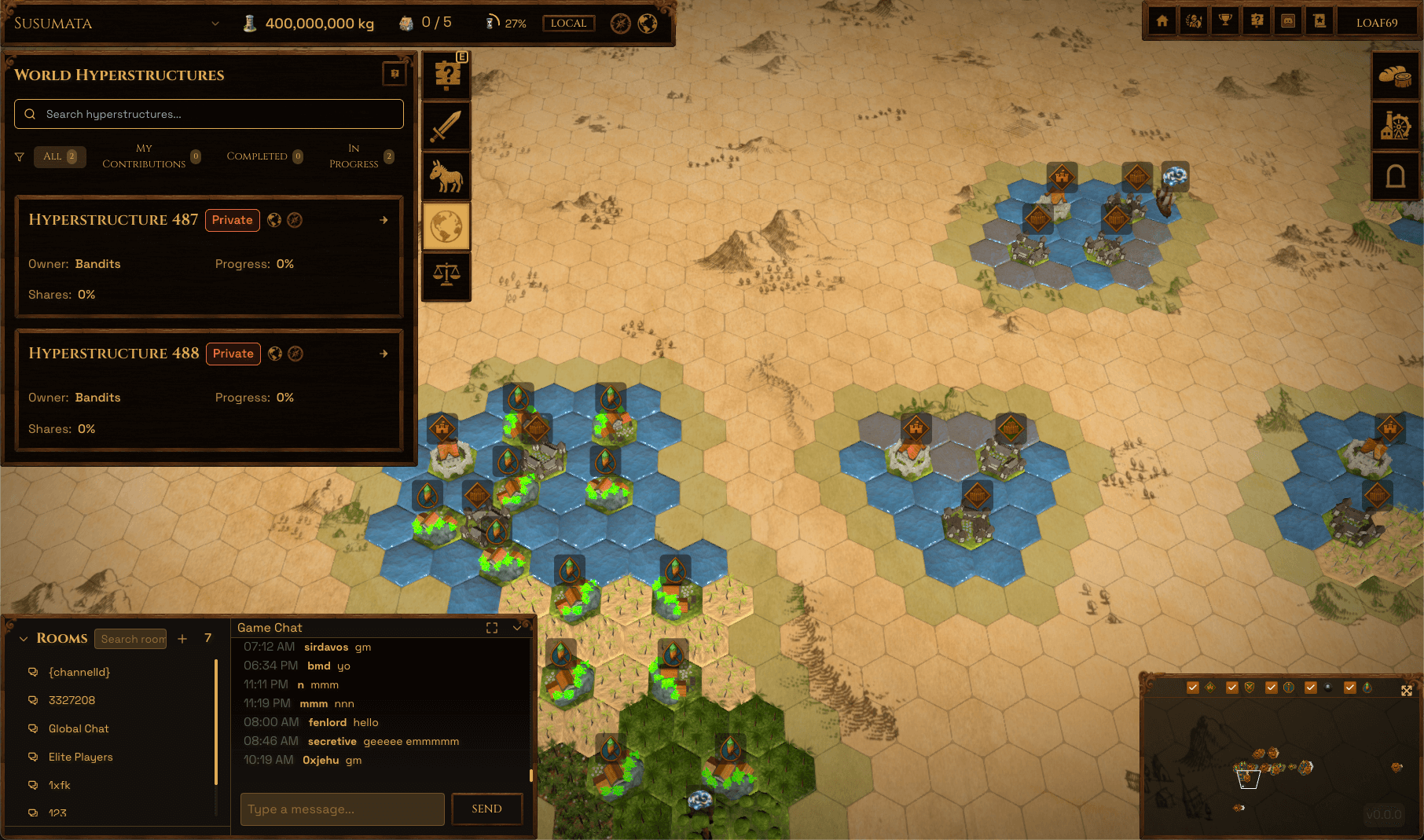Image resolution: width=1424 pixels, height=840 pixels.
Task: Open the donkey transport panel in left sidebar
Action: 446,176
